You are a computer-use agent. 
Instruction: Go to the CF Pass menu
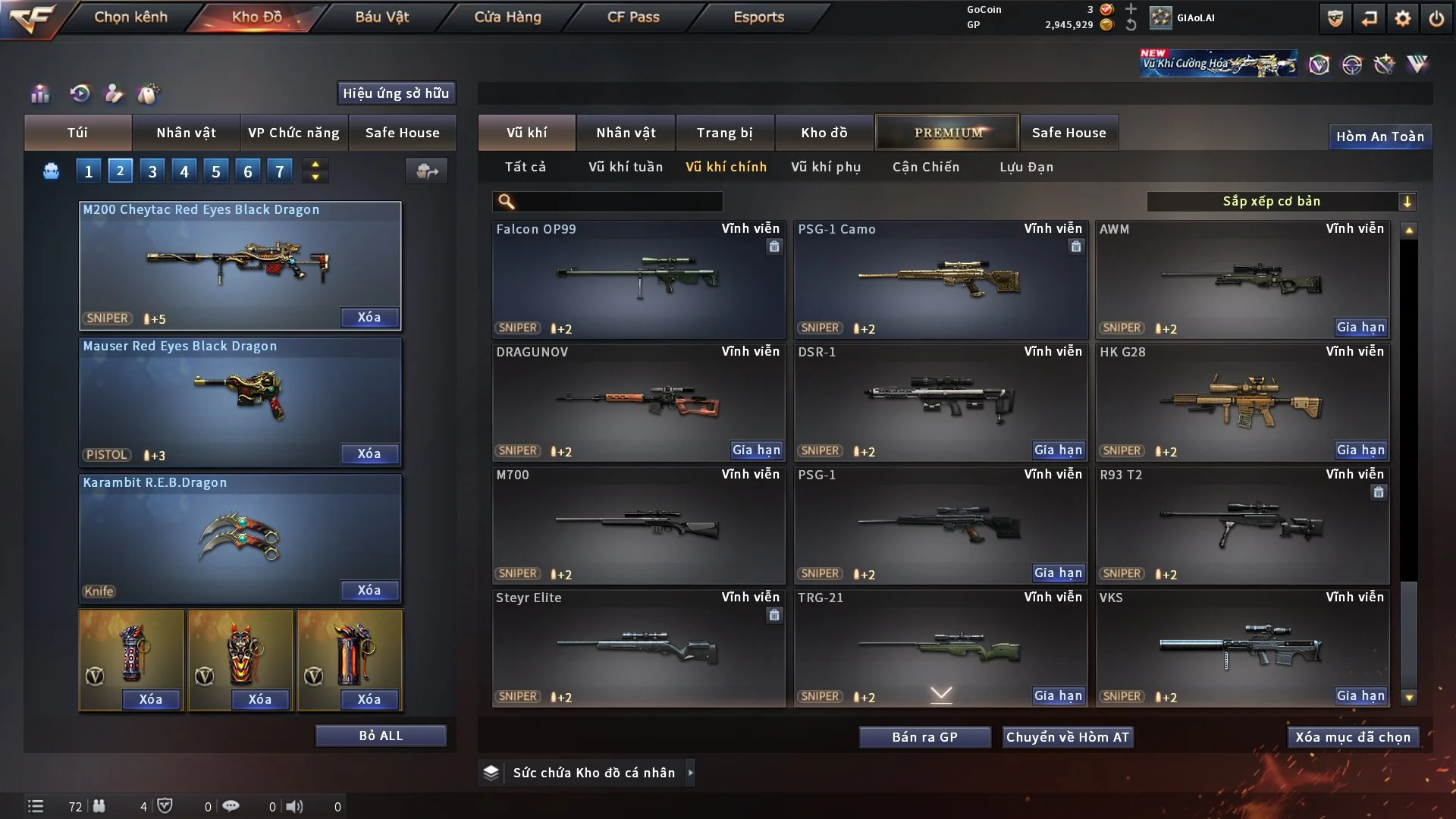[x=633, y=17]
